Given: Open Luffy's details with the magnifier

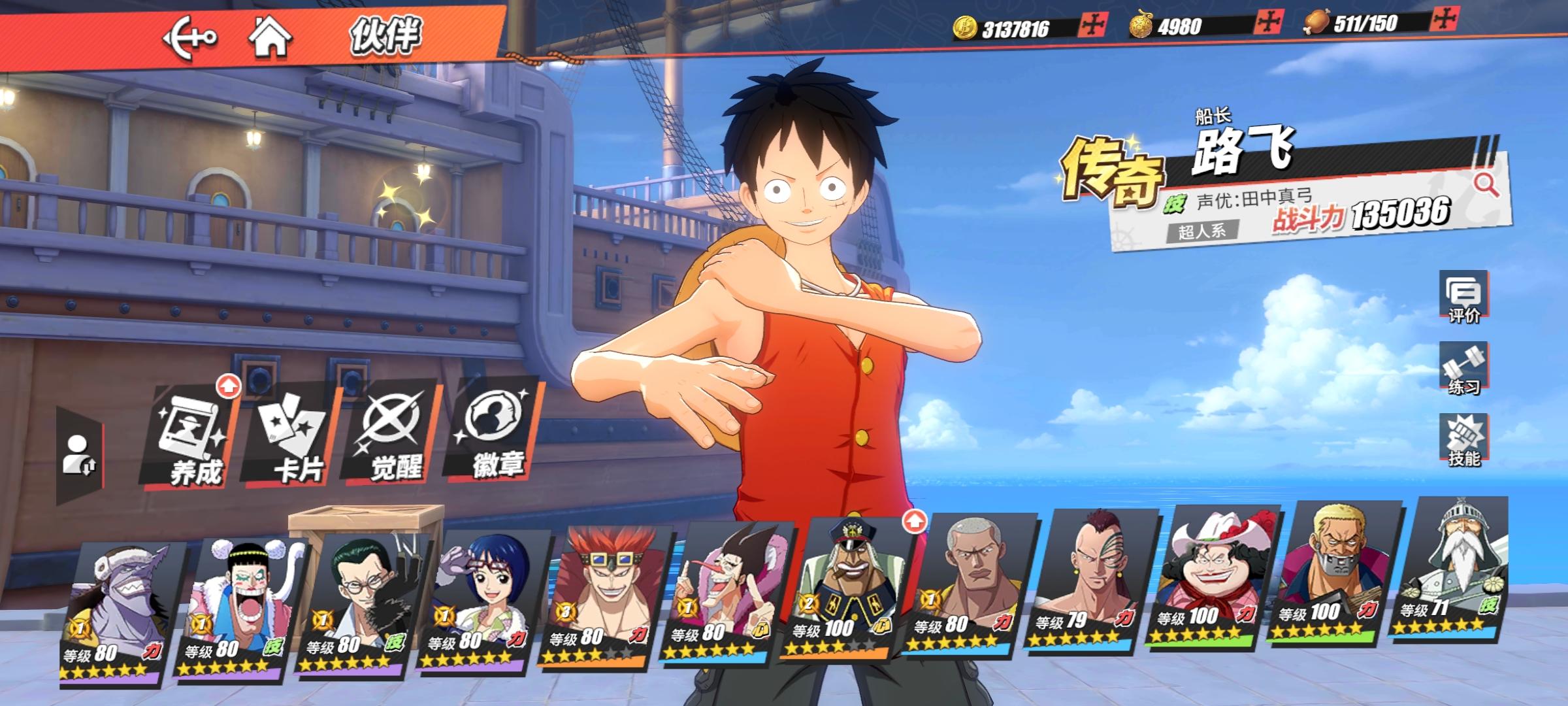Looking at the screenshot, I should tap(1486, 185).
